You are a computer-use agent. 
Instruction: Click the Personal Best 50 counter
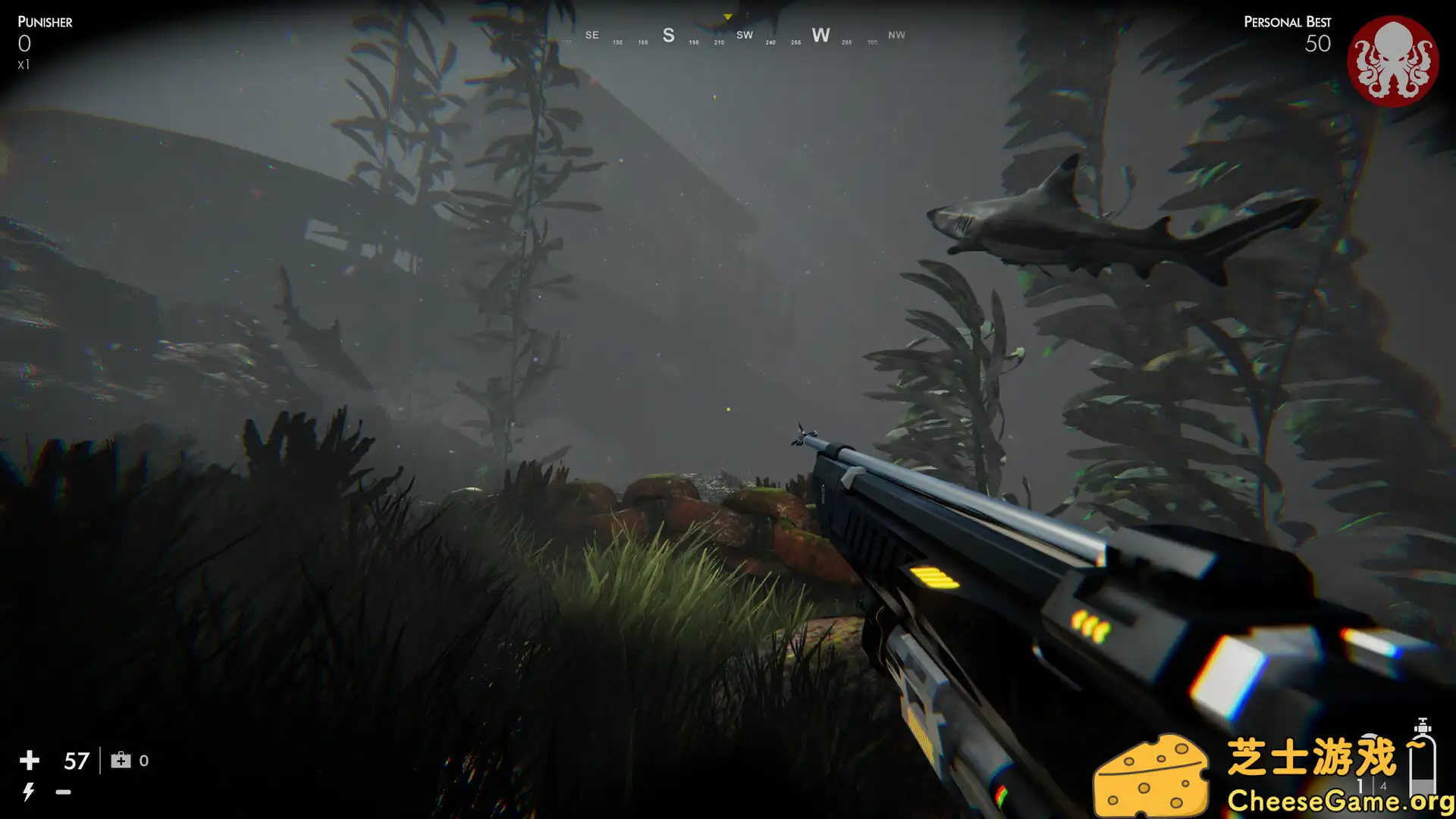click(1318, 43)
